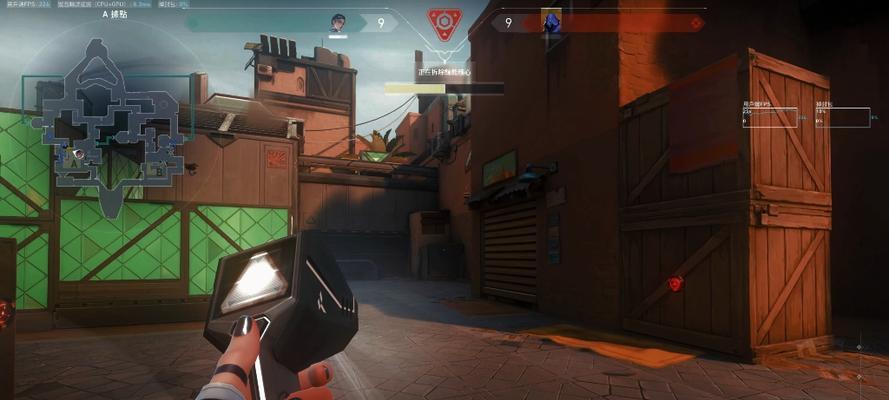Select the blue enemy agent portrait
Screen dimensions: 889x400
pyautogui.click(x=550, y=20)
